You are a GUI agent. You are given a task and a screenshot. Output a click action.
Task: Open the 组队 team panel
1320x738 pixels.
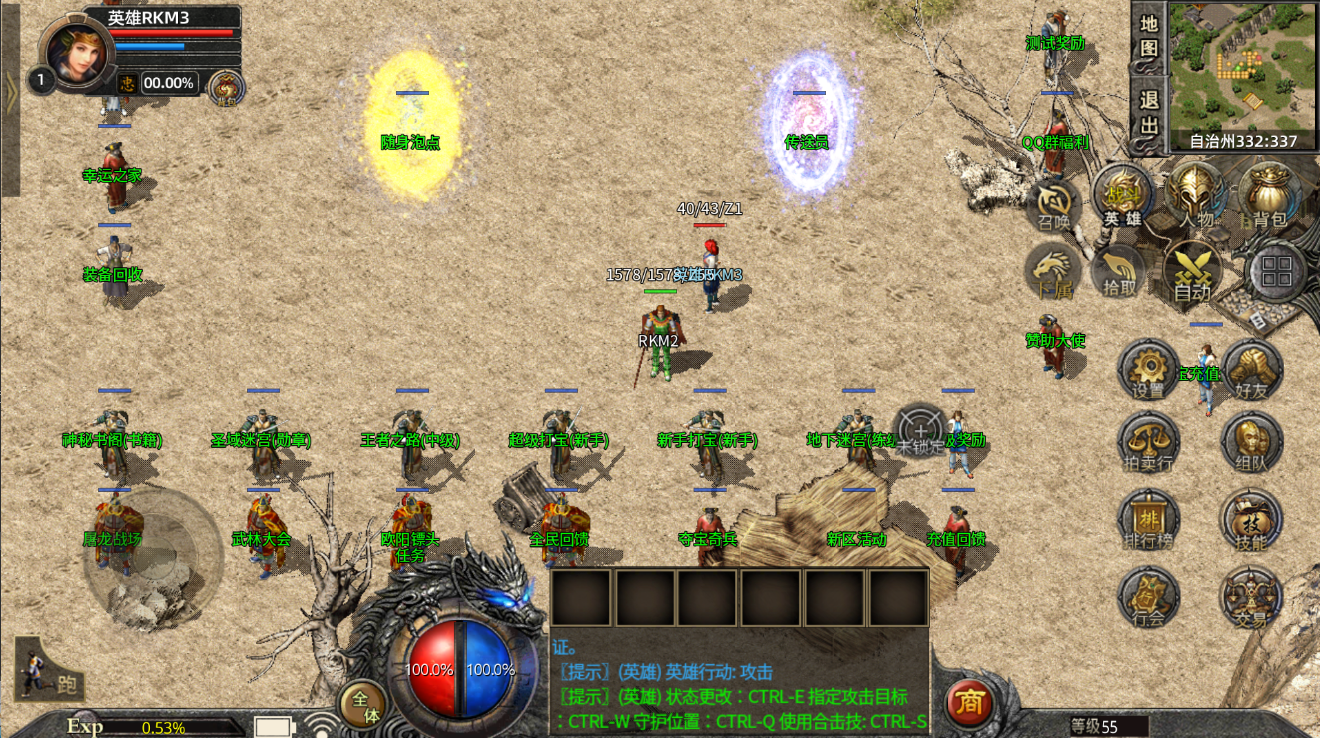coord(1251,443)
